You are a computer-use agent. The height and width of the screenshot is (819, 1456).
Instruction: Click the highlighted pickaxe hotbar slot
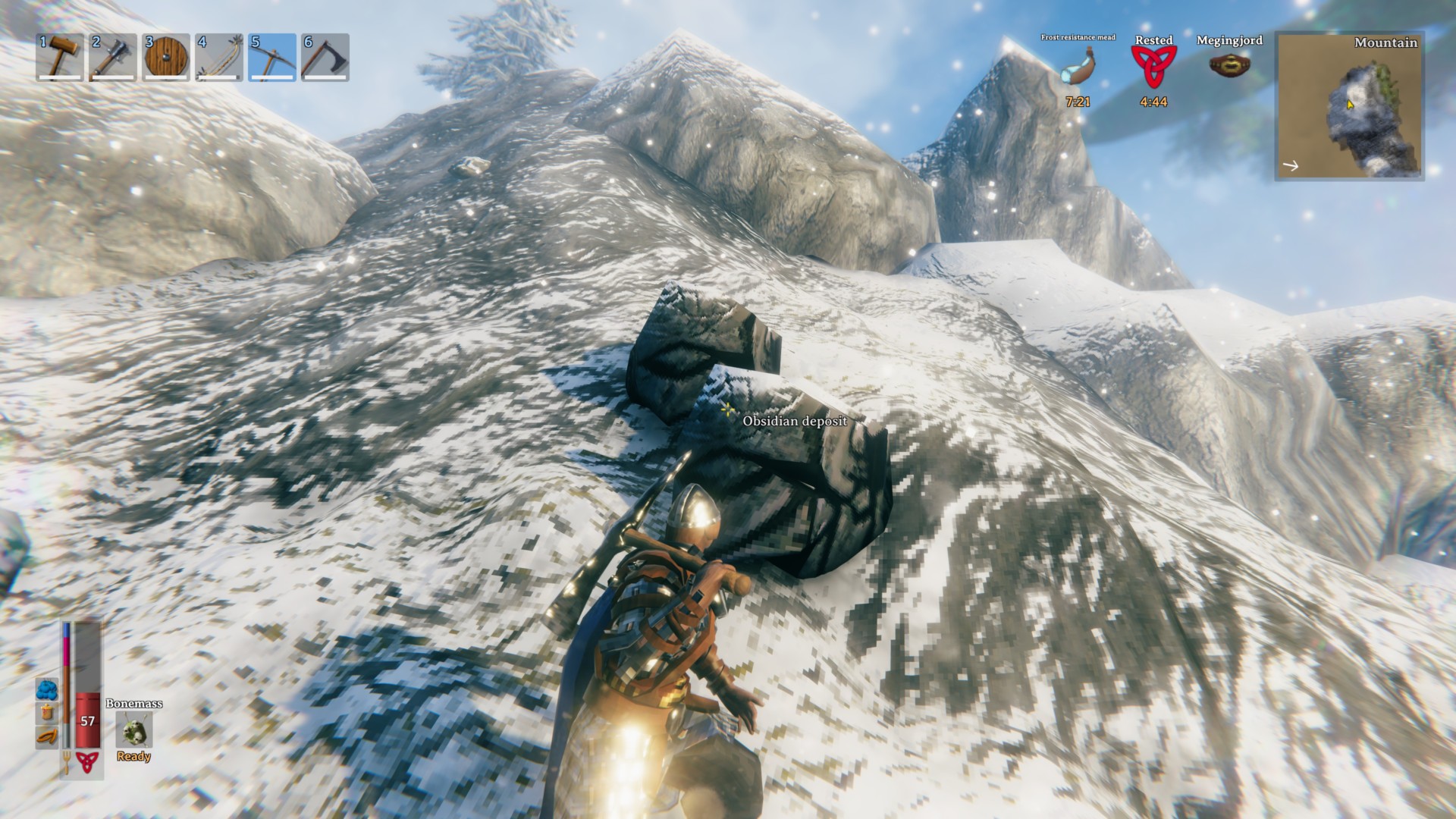pos(272,57)
